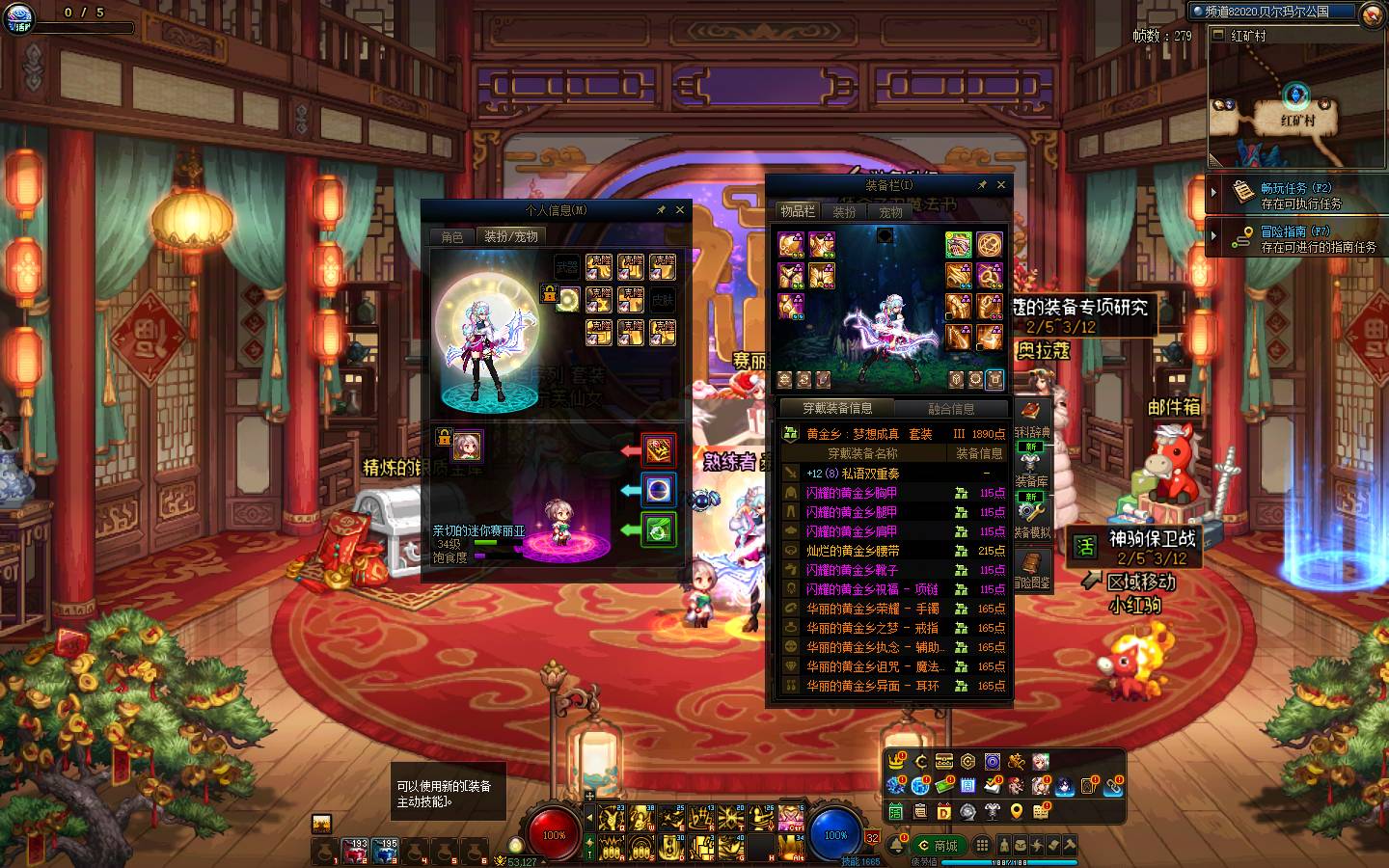This screenshot has height=868, width=1389.
Task: Click the 红矿村 minimap
Action: pyautogui.click(x=1297, y=106)
